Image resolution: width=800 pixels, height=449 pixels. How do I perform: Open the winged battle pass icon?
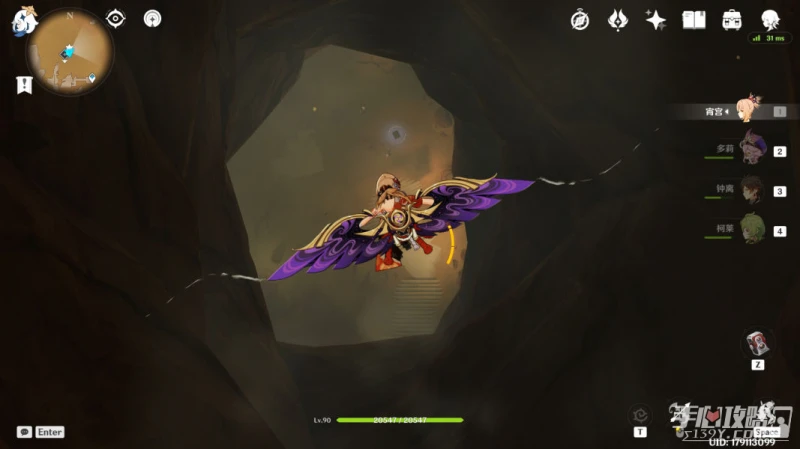point(618,19)
